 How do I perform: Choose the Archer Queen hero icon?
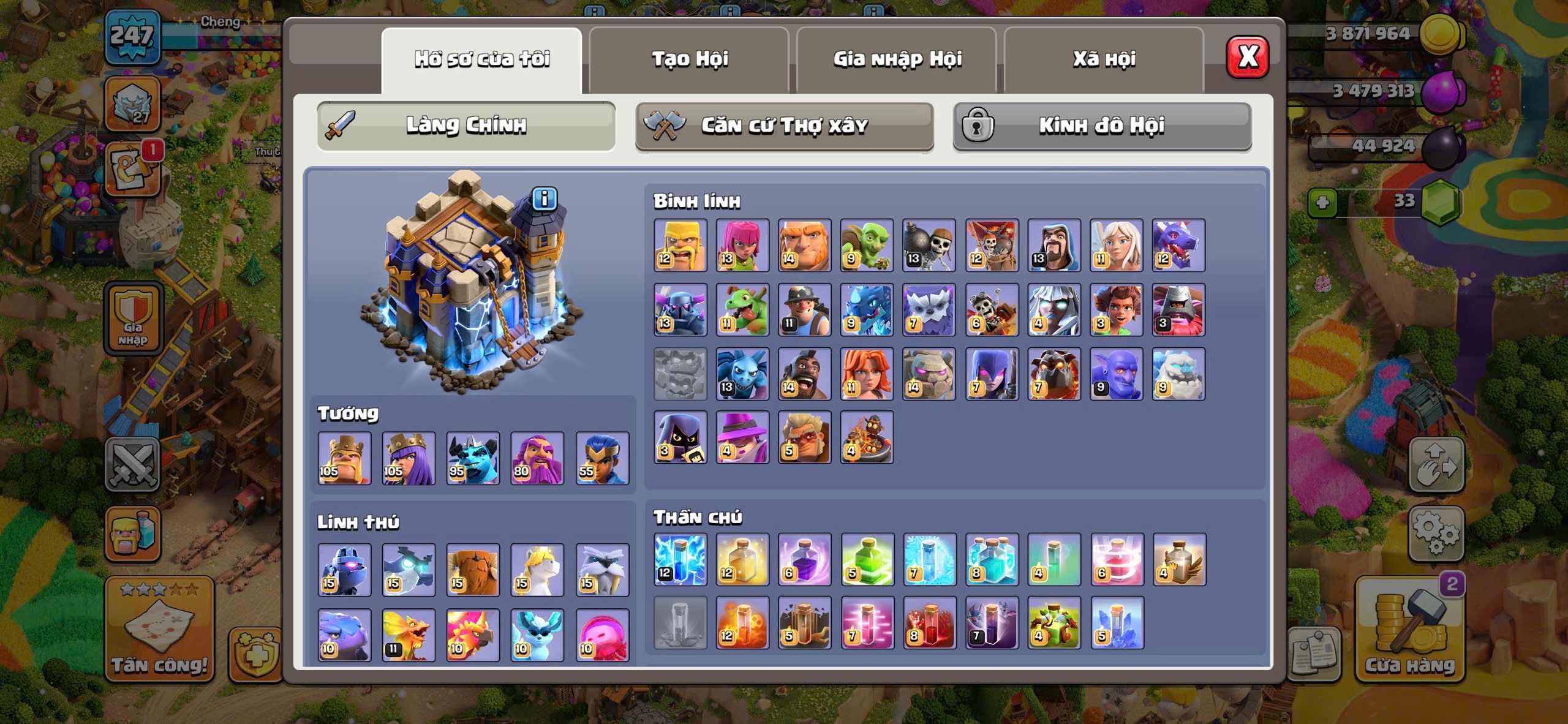click(x=409, y=458)
